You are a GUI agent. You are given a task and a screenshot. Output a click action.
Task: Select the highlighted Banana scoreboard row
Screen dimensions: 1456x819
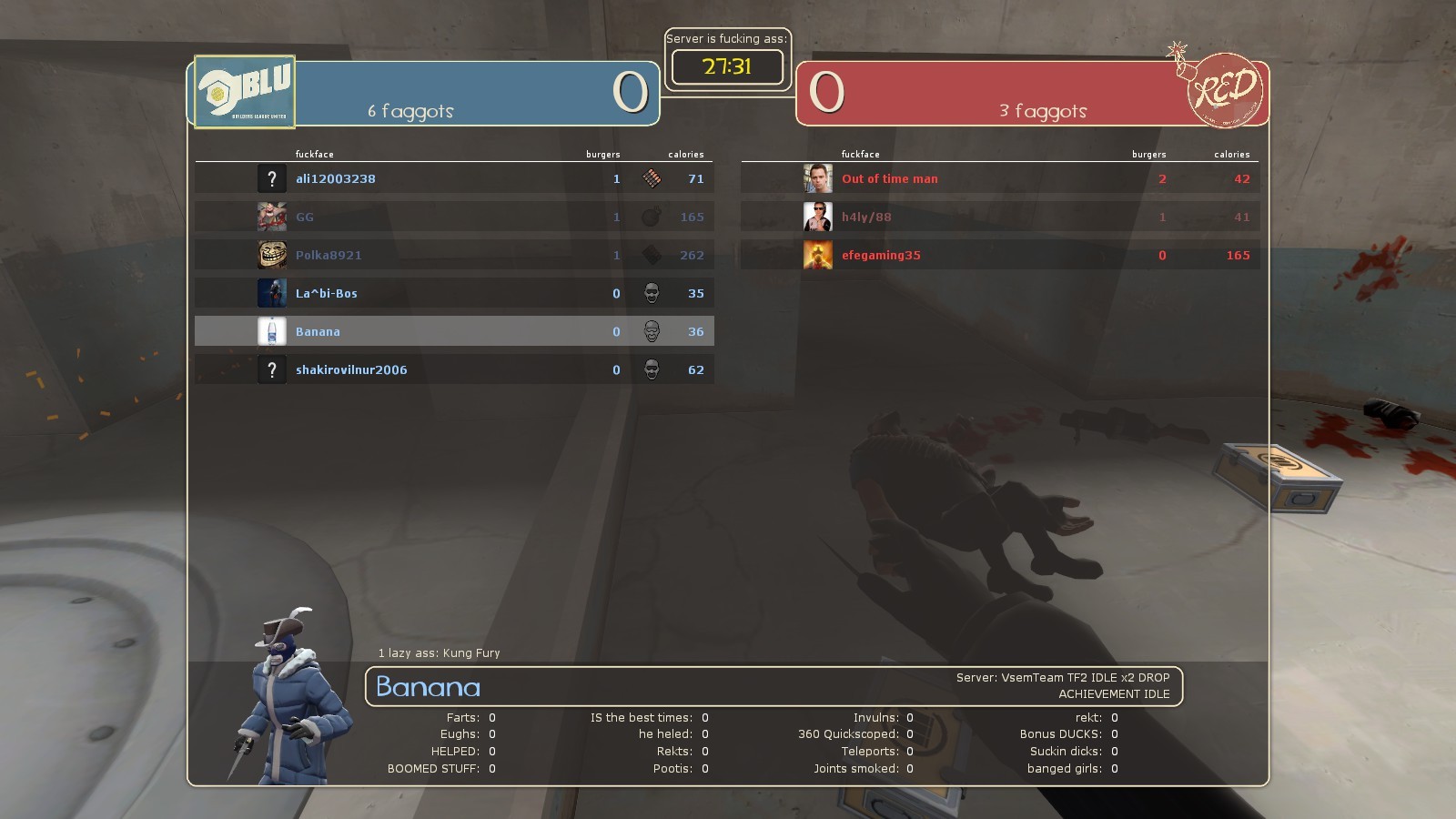pos(455,331)
